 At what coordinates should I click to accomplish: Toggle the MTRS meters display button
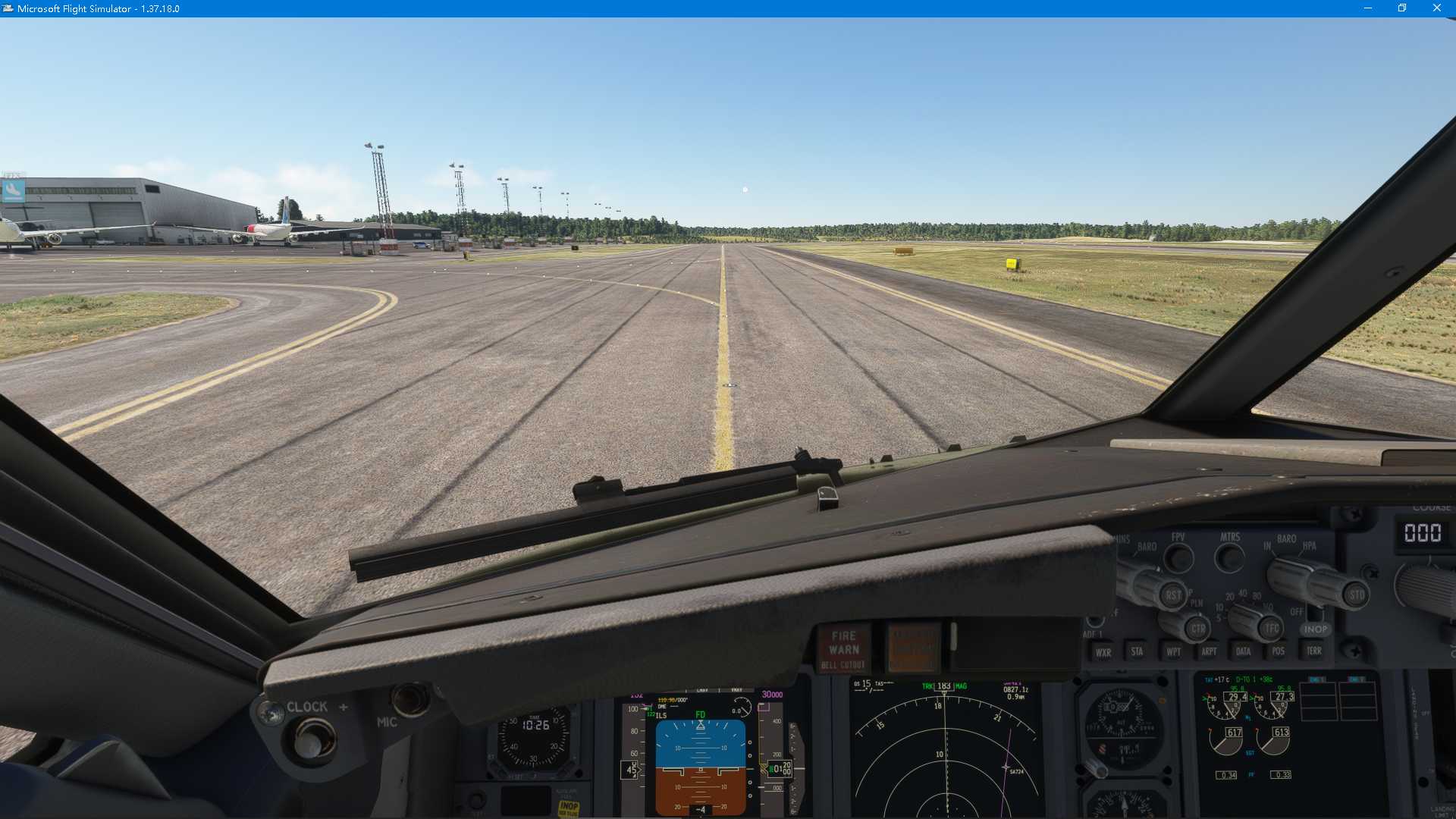[x=1230, y=555]
